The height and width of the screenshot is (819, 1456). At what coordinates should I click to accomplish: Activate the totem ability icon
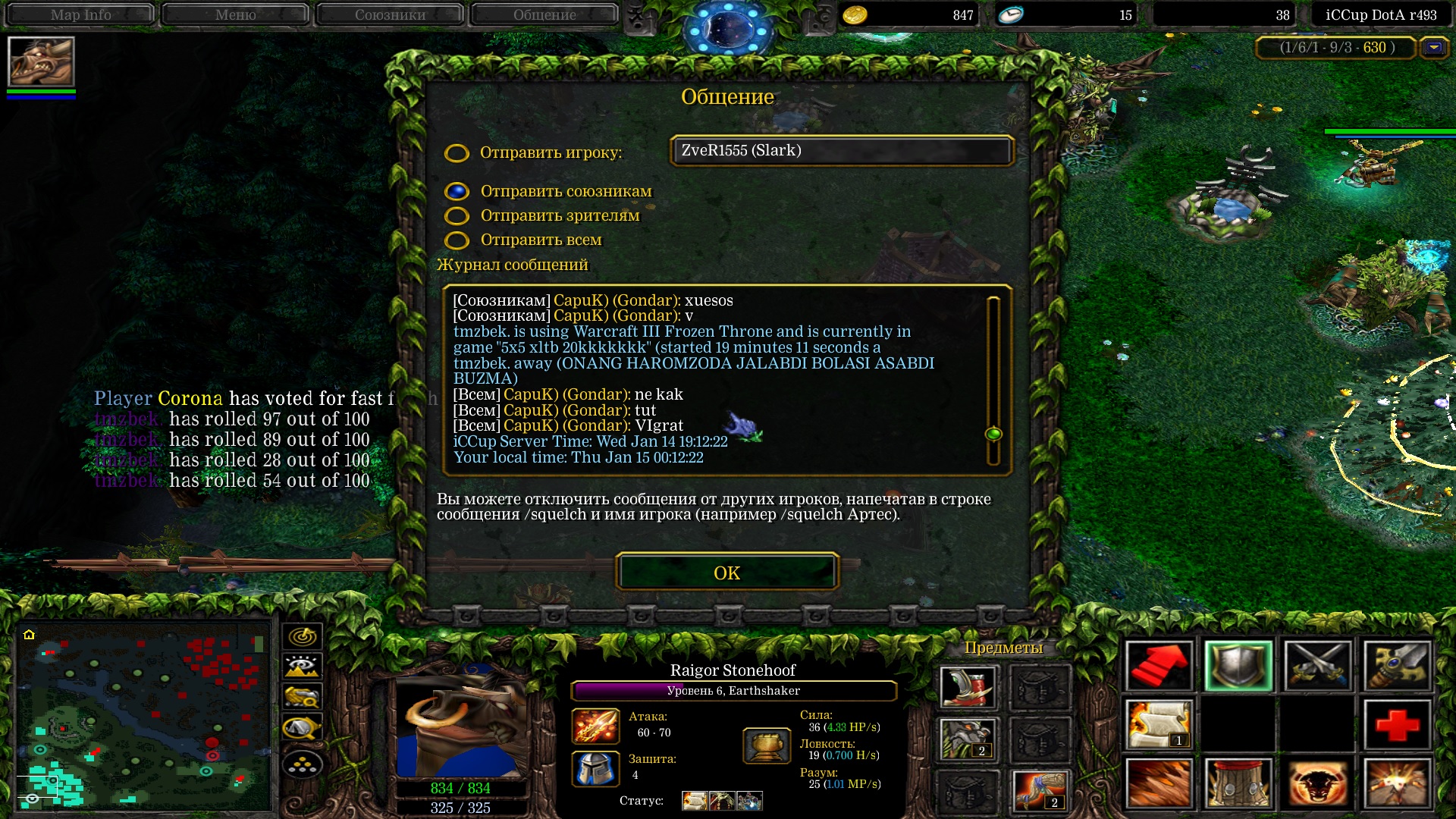[x=1238, y=783]
